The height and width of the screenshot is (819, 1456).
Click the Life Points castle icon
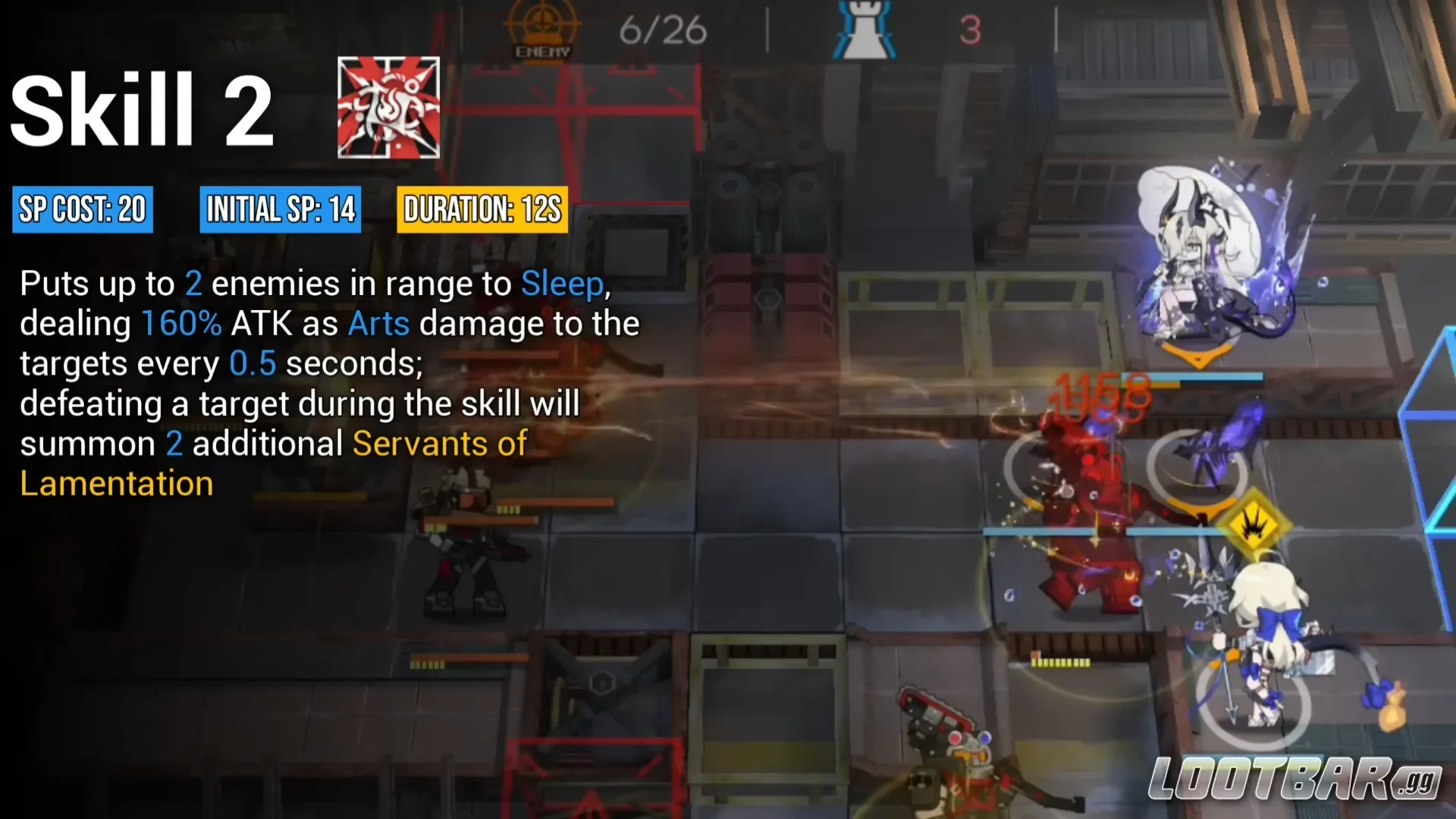tap(864, 29)
